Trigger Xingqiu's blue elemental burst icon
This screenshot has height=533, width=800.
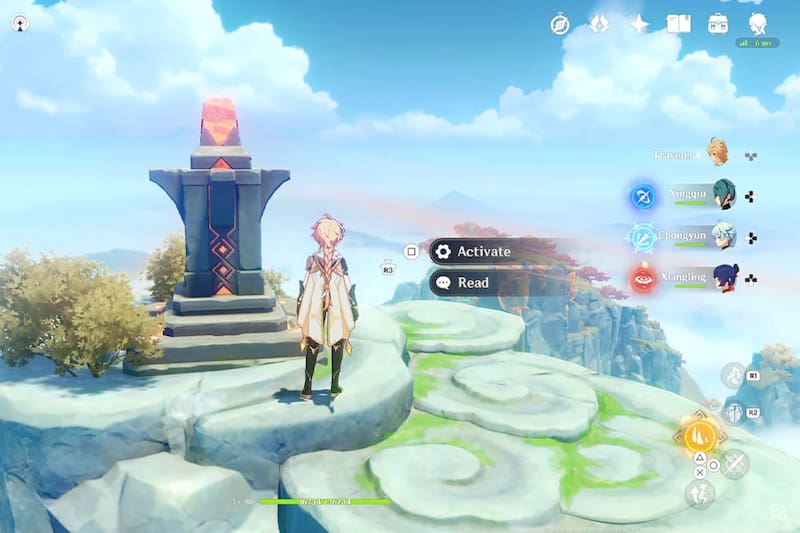642,196
